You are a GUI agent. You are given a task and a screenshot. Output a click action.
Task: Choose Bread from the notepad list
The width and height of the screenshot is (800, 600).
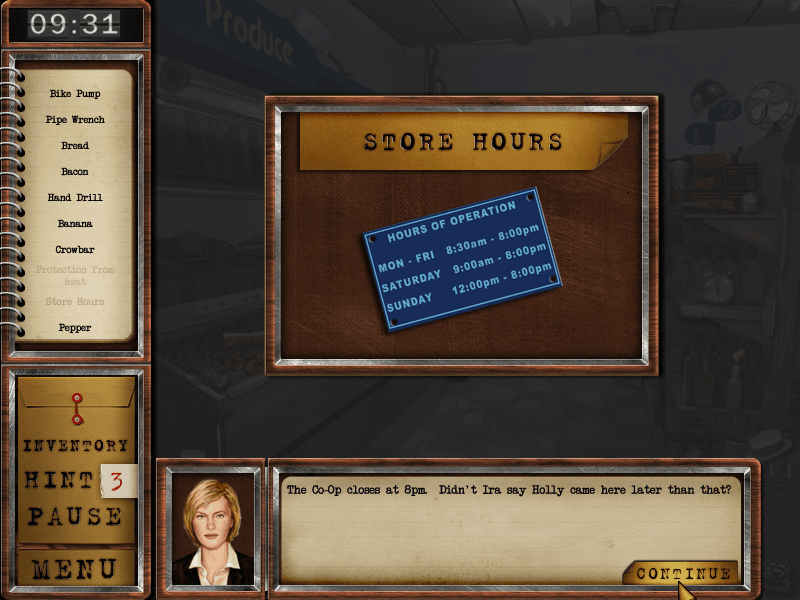click(x=75, y=146)
